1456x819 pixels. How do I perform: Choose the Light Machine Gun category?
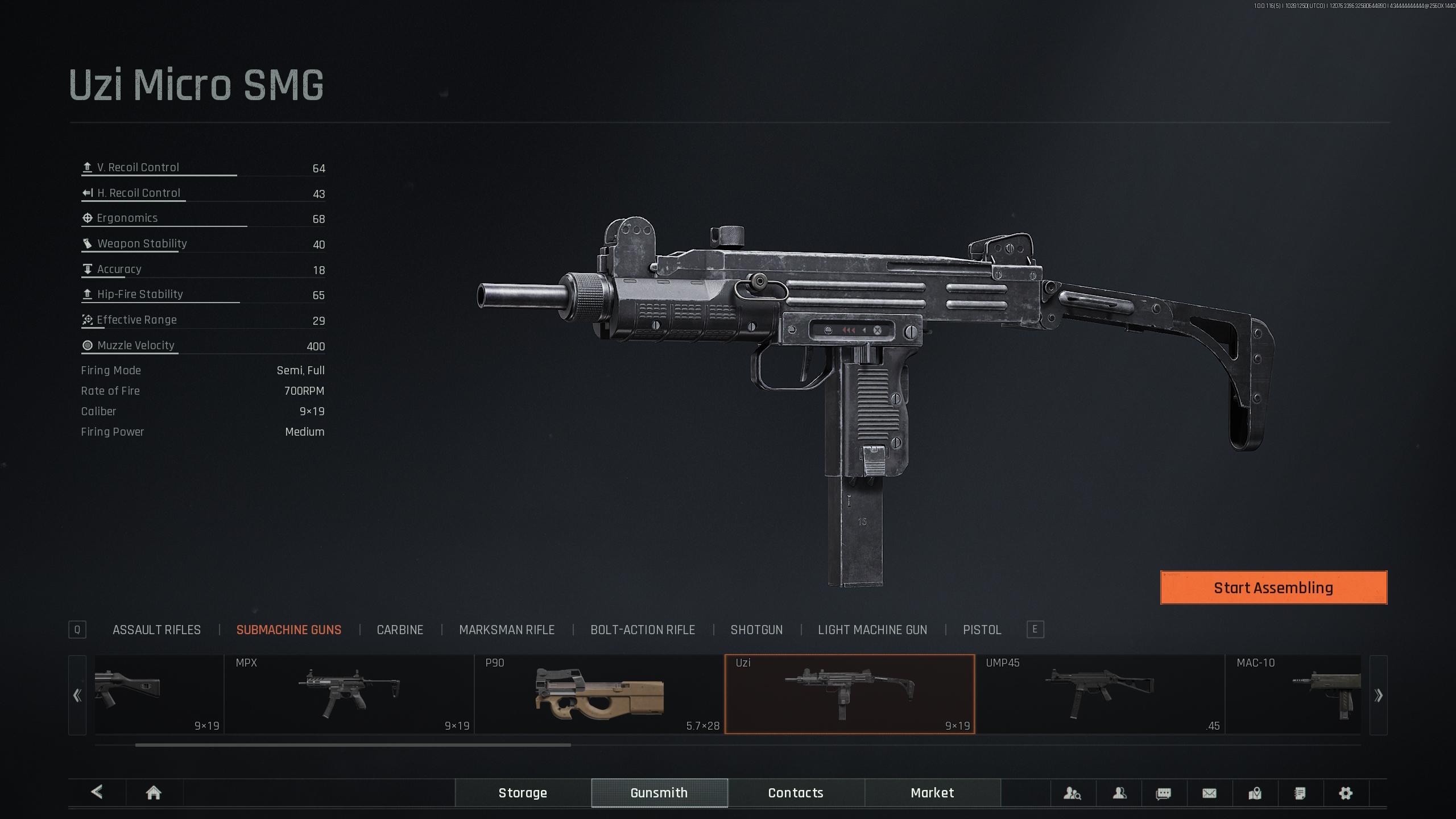pos(872,630)
